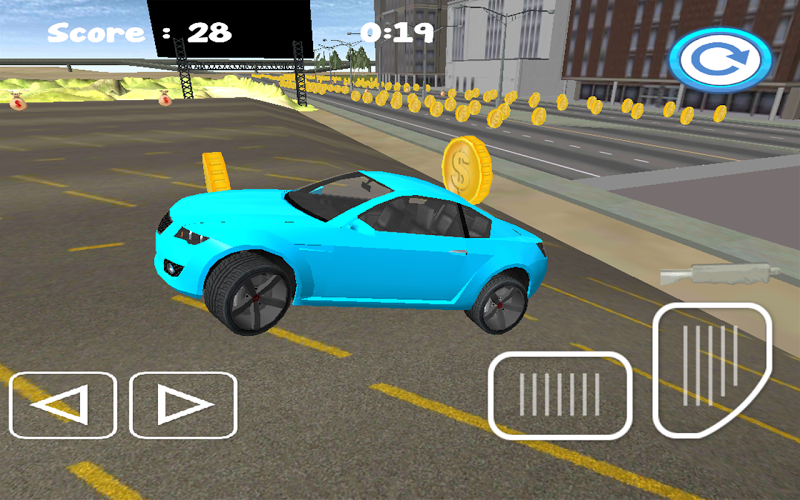800x500 pixels.
Task: Hit the tall gas pedal
Action: tap(712, 368)
